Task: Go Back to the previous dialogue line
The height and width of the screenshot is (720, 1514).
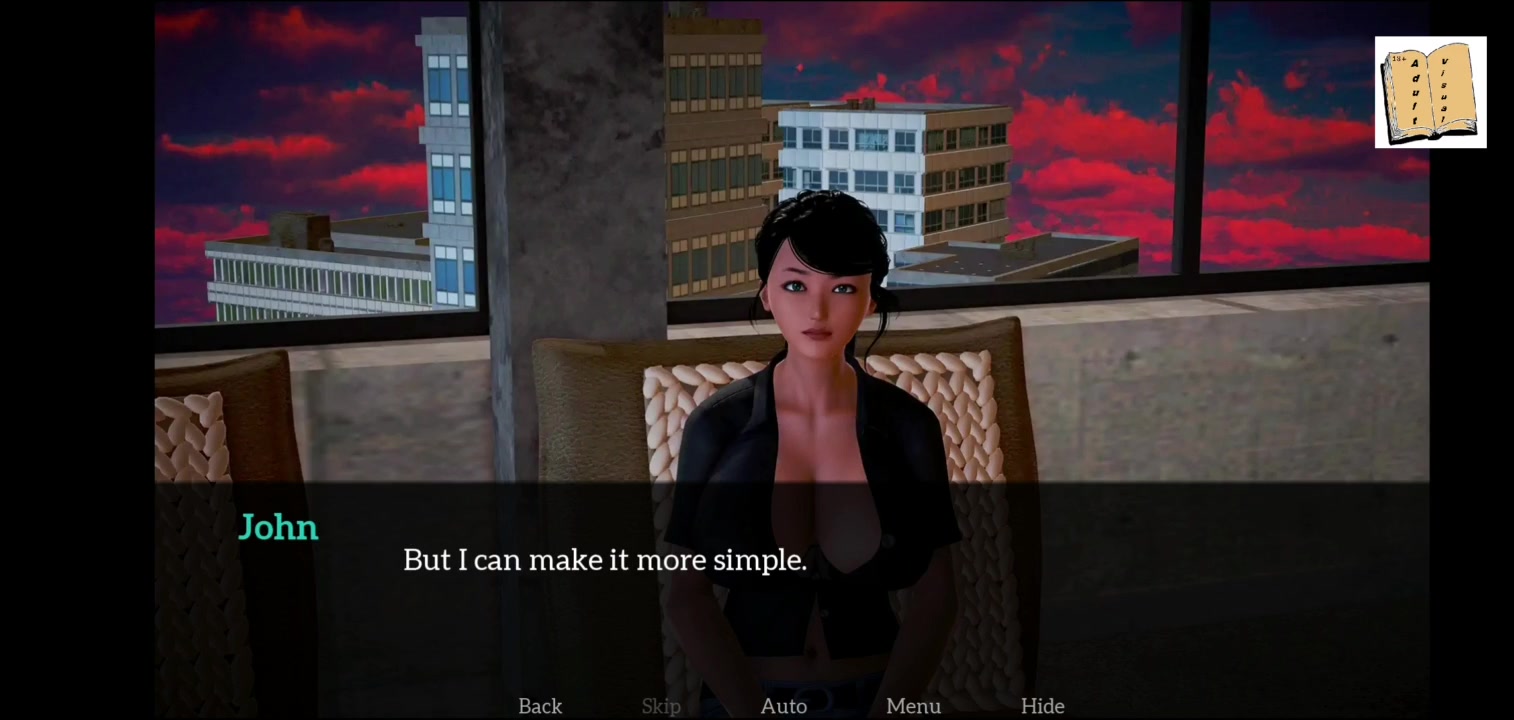Action: [x=540, y=706]
